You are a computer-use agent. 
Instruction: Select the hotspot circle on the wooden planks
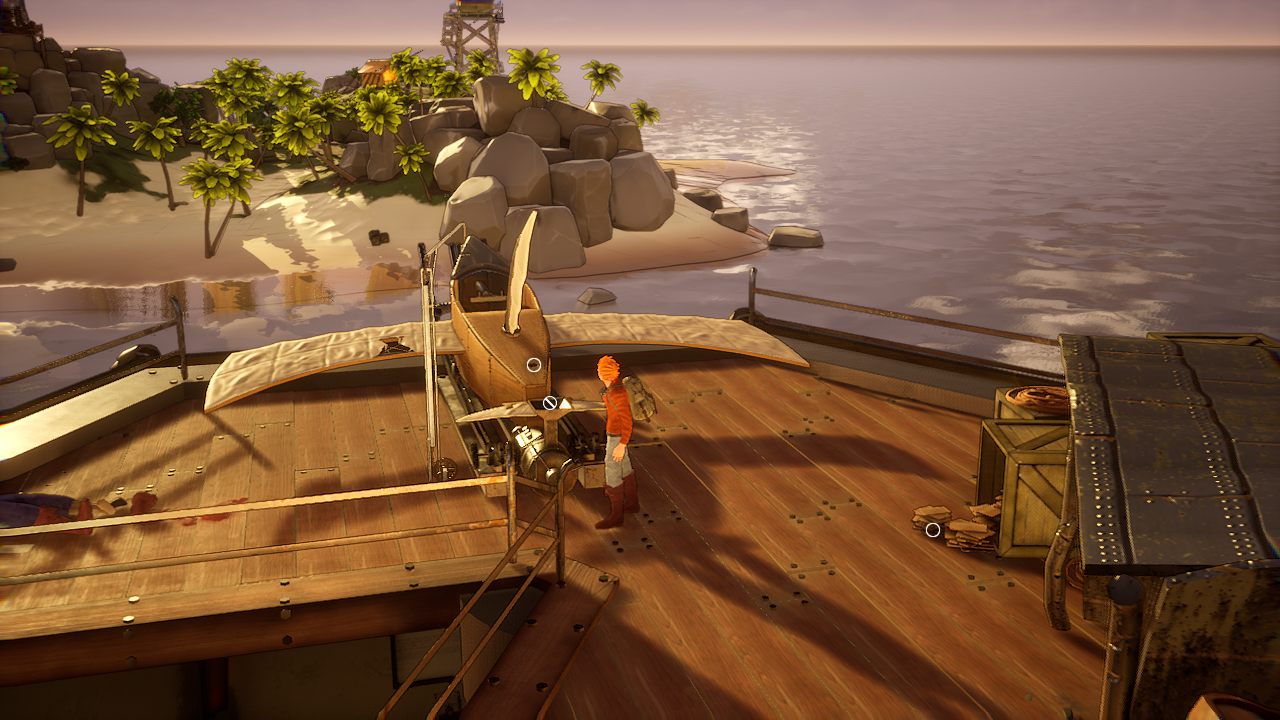coord(933,530)
